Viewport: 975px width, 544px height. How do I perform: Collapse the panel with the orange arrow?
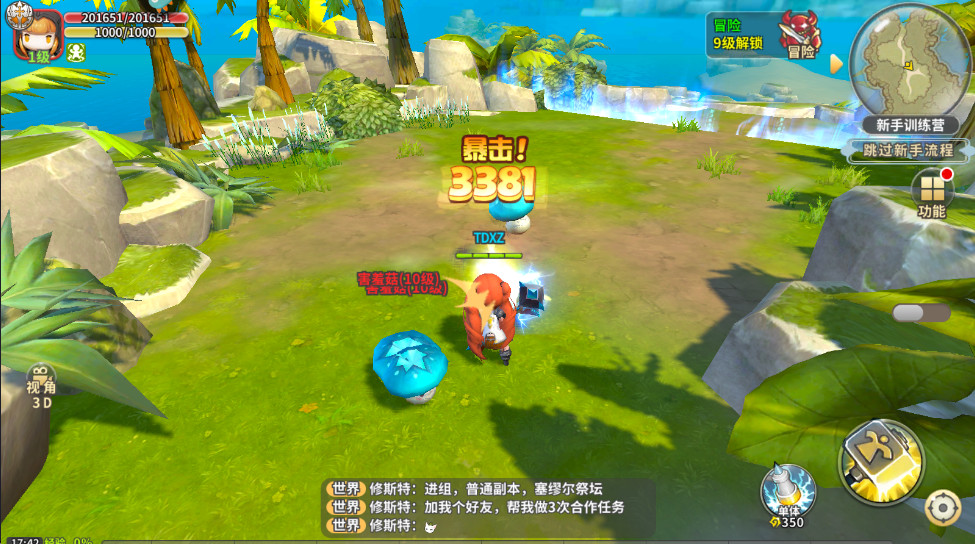coord(836,64)
